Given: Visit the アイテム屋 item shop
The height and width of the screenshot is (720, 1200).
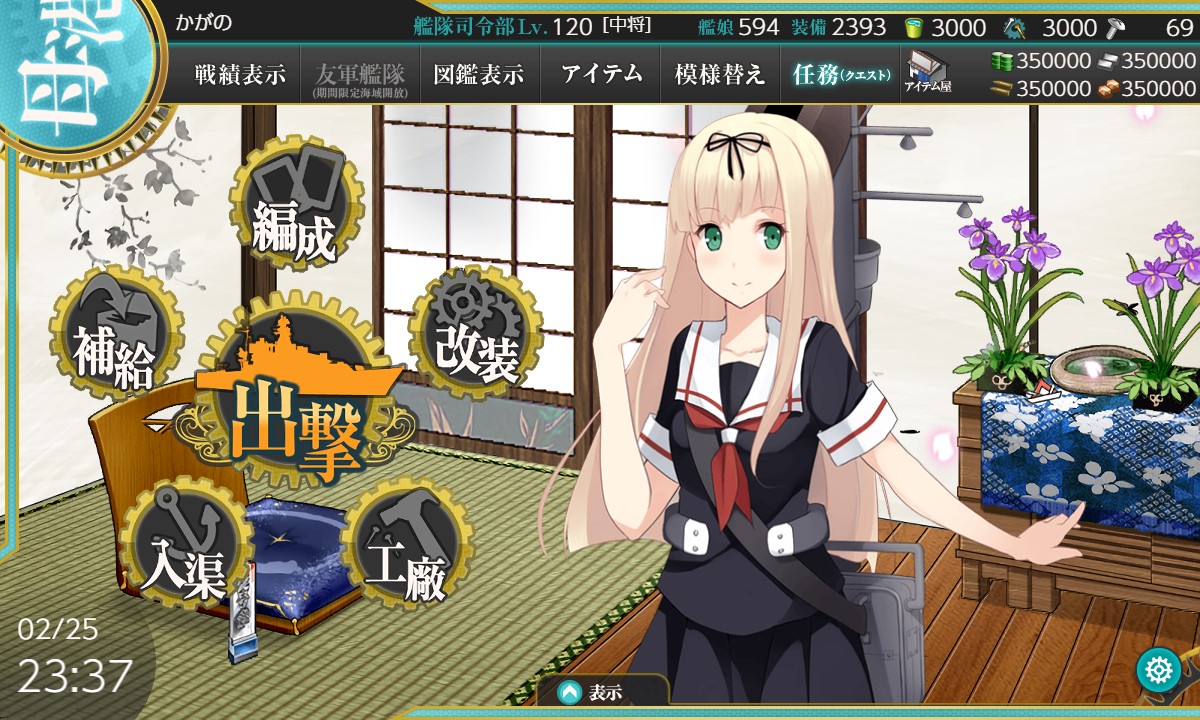Looking at the screenshot, I should coord(927,73).
